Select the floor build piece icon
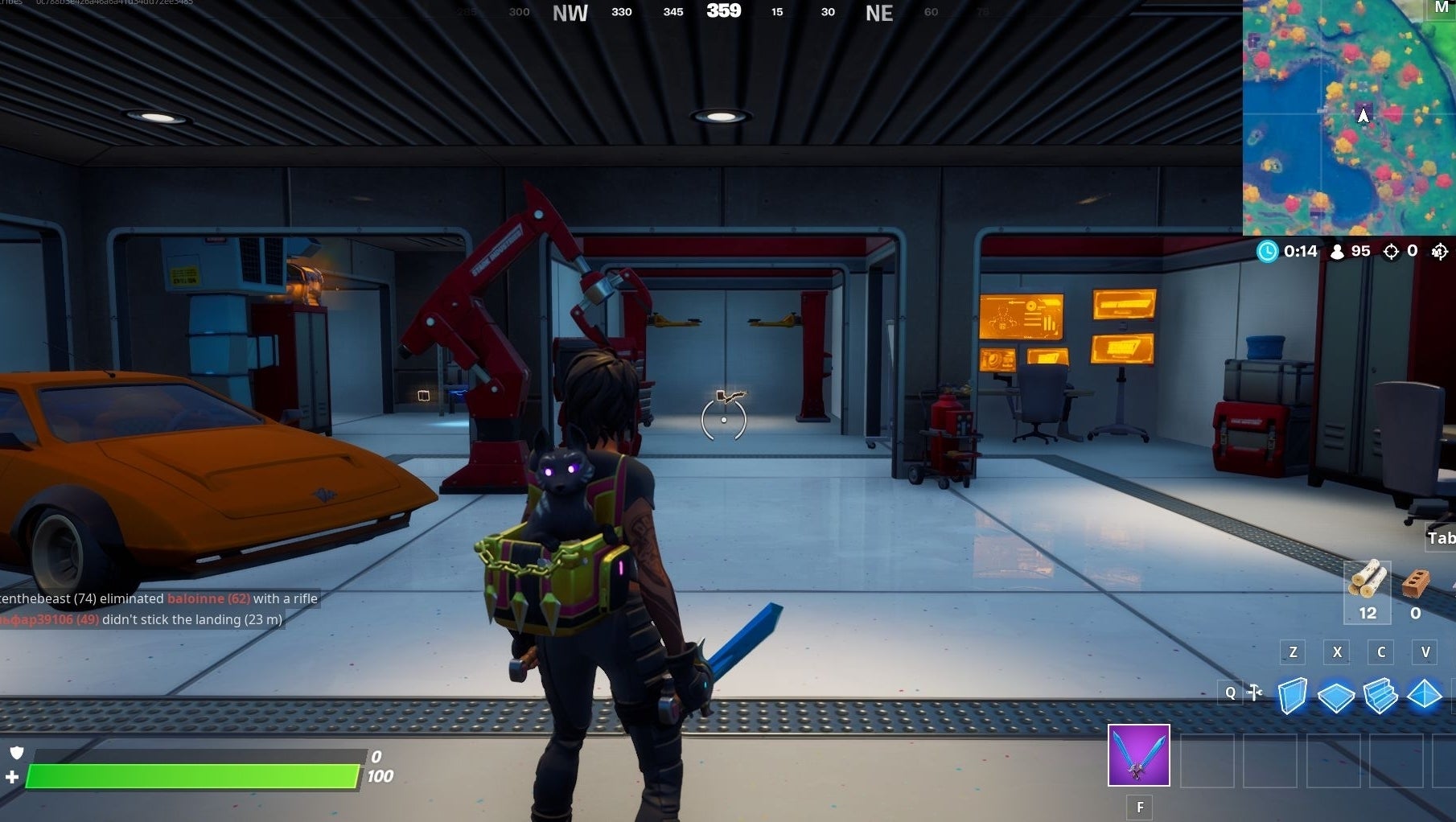The image size is (1456, 822). [1336, 698]
